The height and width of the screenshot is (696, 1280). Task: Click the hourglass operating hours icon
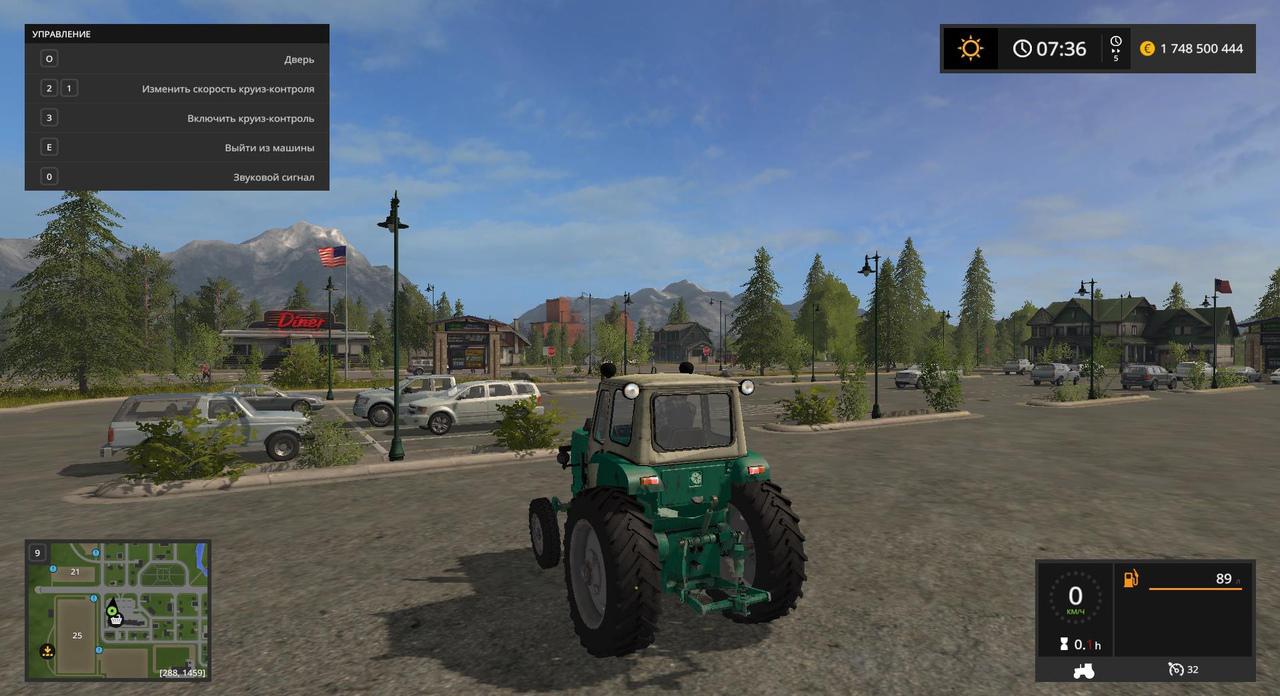pos(1064,645)
